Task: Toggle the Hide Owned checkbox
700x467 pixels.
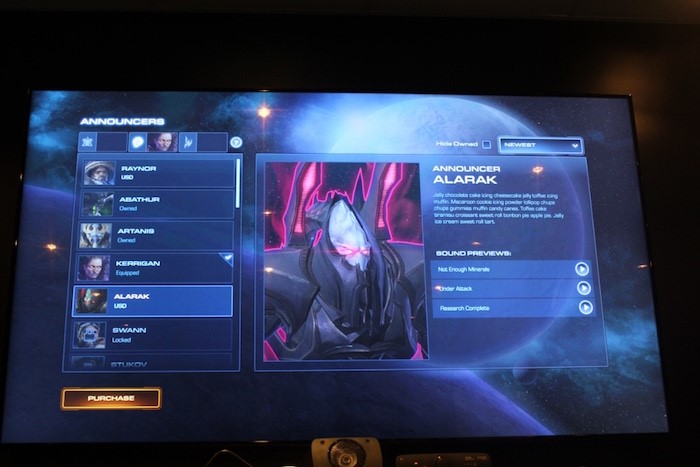Action: click(487, 144)
